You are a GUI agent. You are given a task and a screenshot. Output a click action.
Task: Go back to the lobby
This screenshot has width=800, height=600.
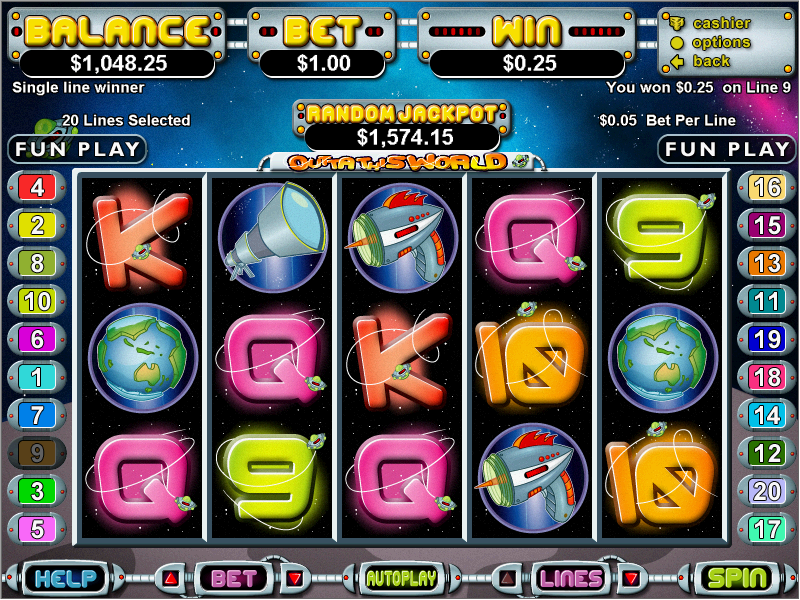point(711,61)
